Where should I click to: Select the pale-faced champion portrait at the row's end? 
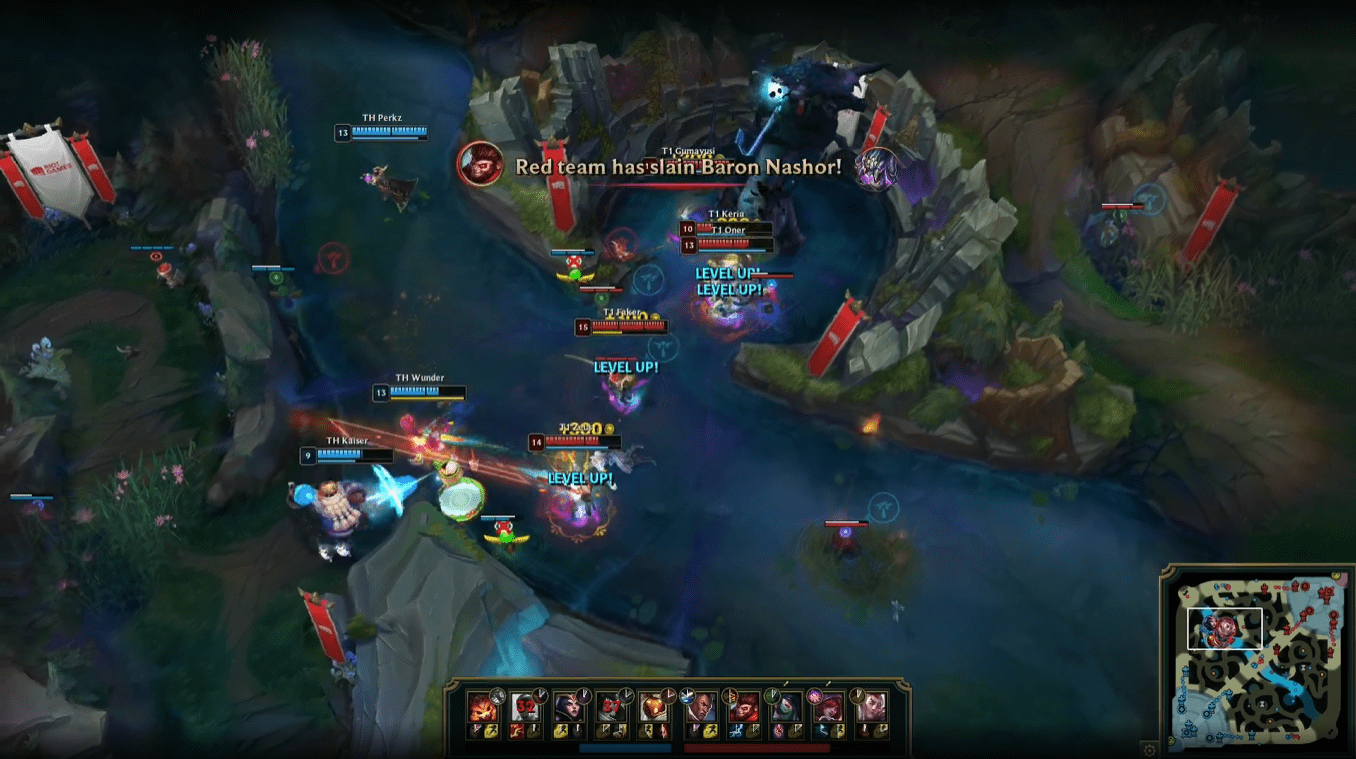[x=871, y=707]
